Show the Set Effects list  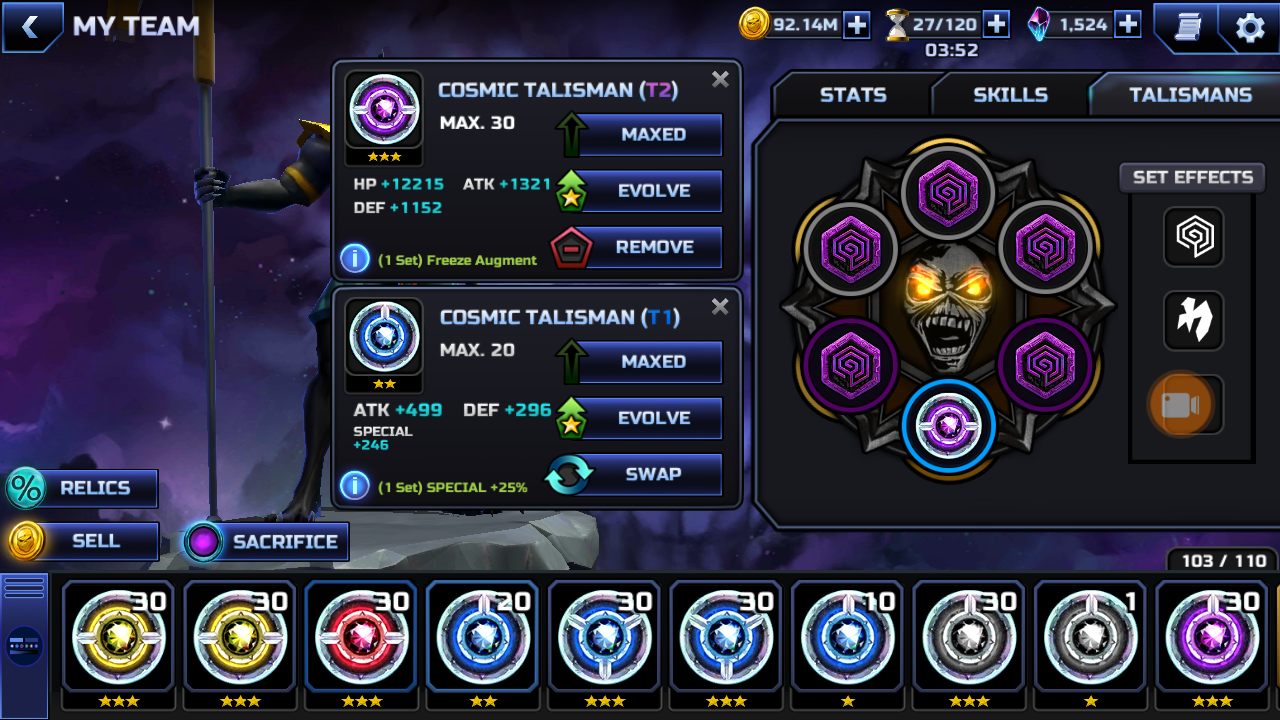[1192, 178]
